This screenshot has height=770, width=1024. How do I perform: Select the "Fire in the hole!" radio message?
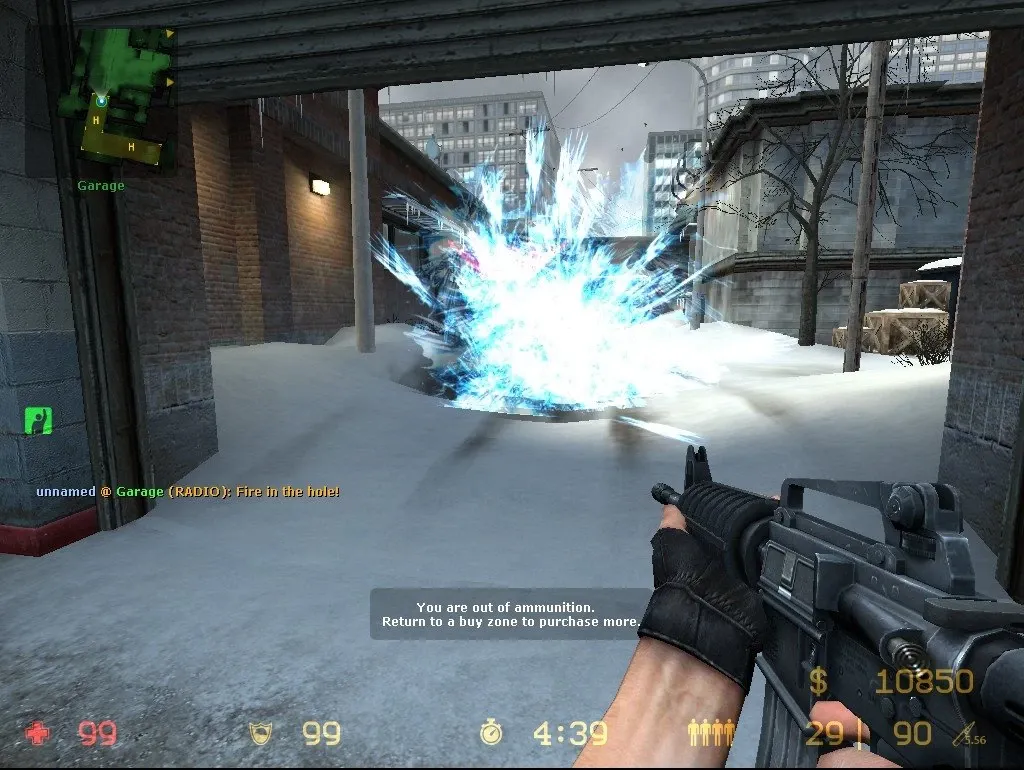tap(188, 492)
